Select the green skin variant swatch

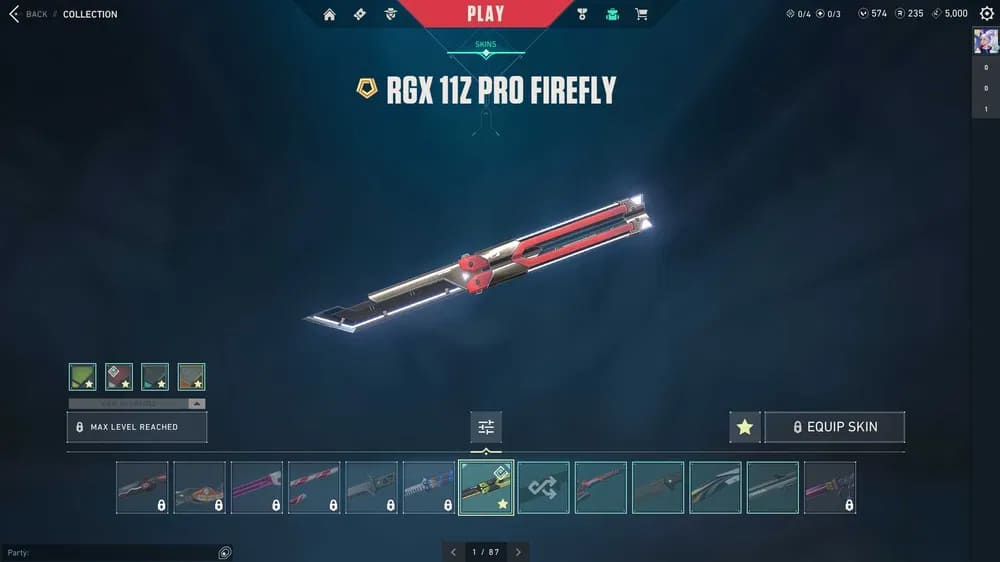(x=83, y=376)
